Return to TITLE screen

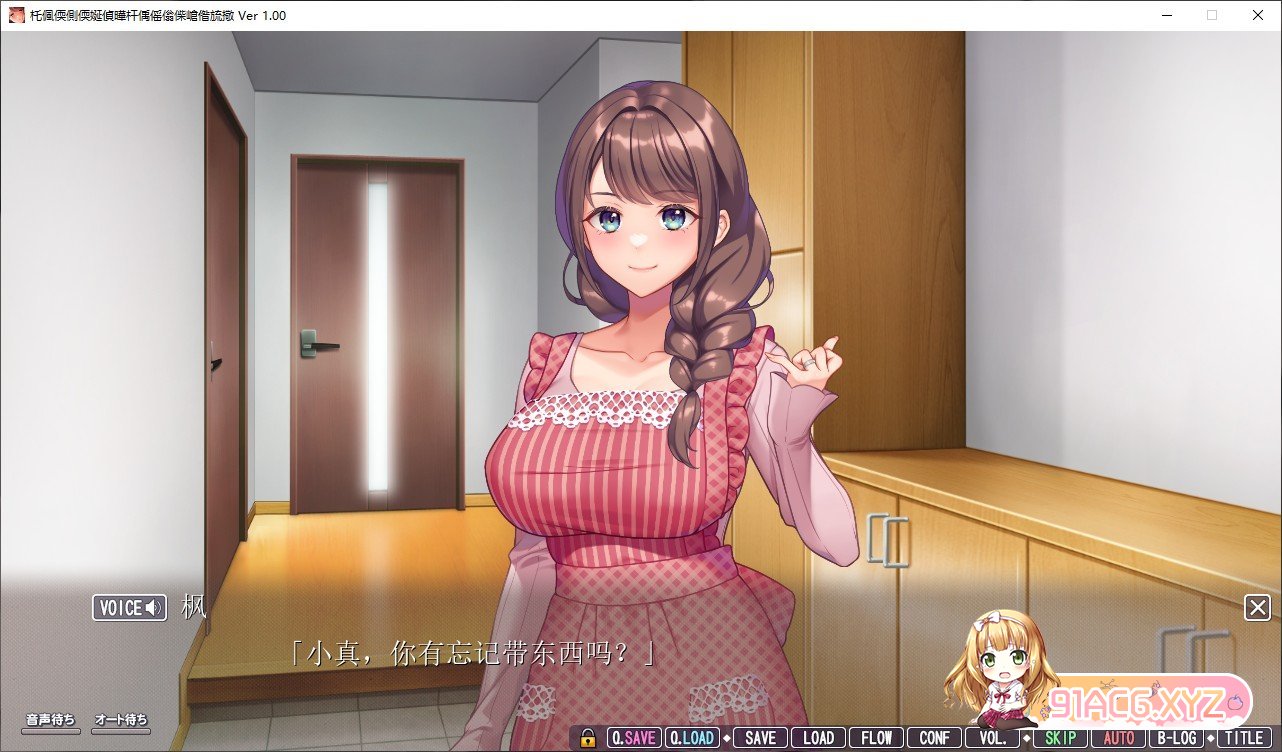pyautogui.click(x=1245, y=738)
